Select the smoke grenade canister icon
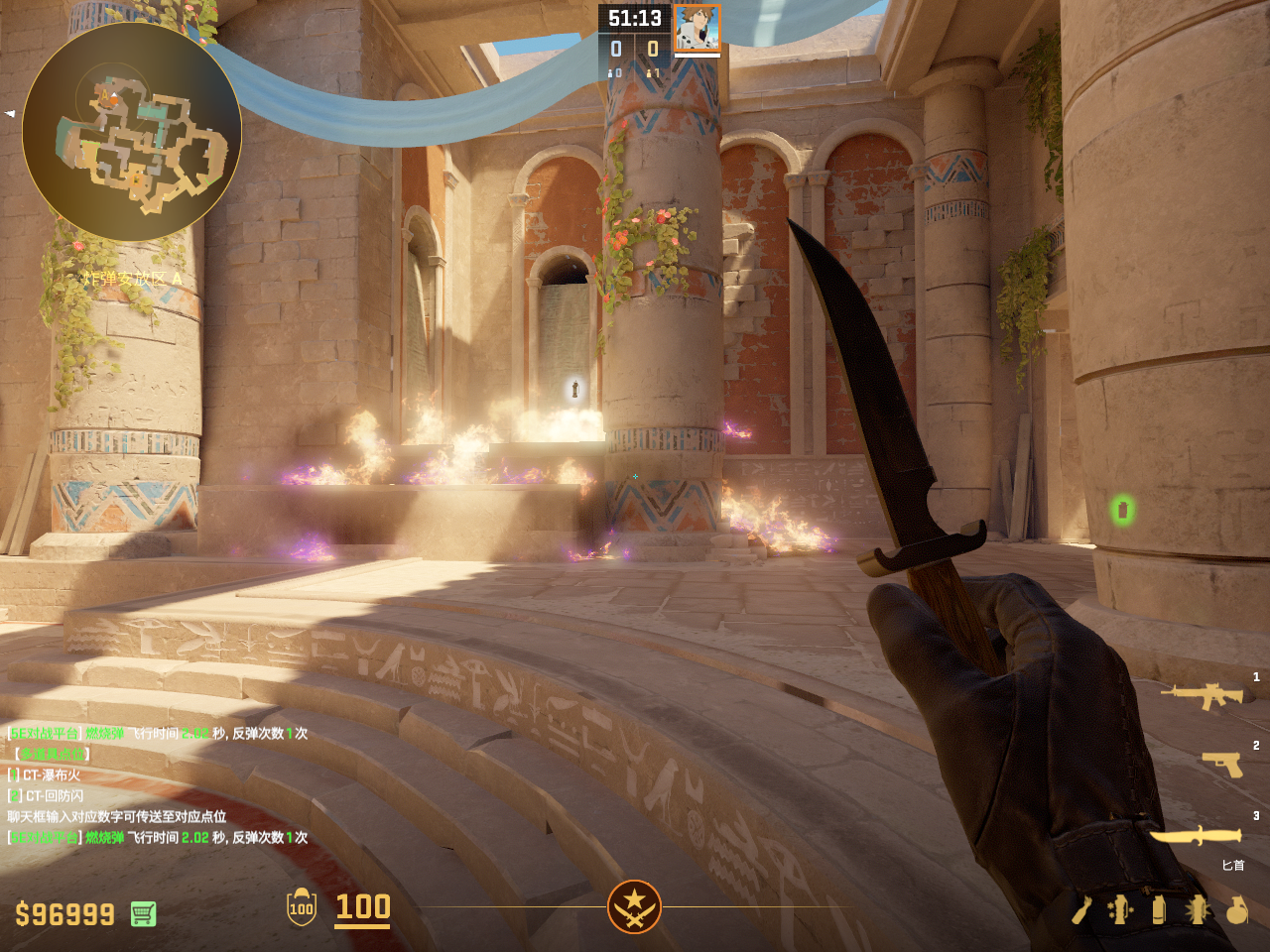Viewport: 1270px width, 952px height. [x=1159, y=909]
